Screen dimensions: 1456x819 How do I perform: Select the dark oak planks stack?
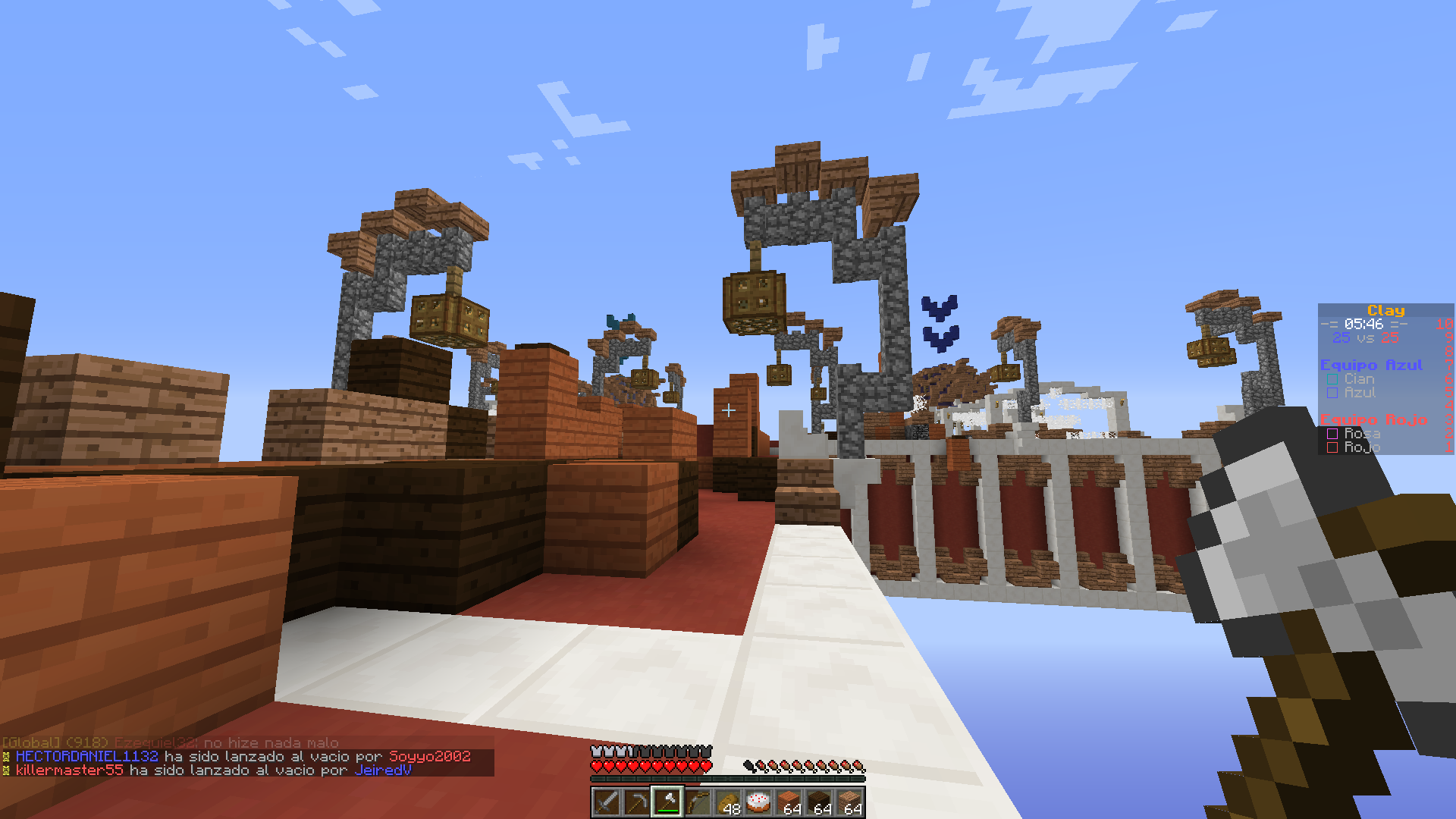pos(819,802)
